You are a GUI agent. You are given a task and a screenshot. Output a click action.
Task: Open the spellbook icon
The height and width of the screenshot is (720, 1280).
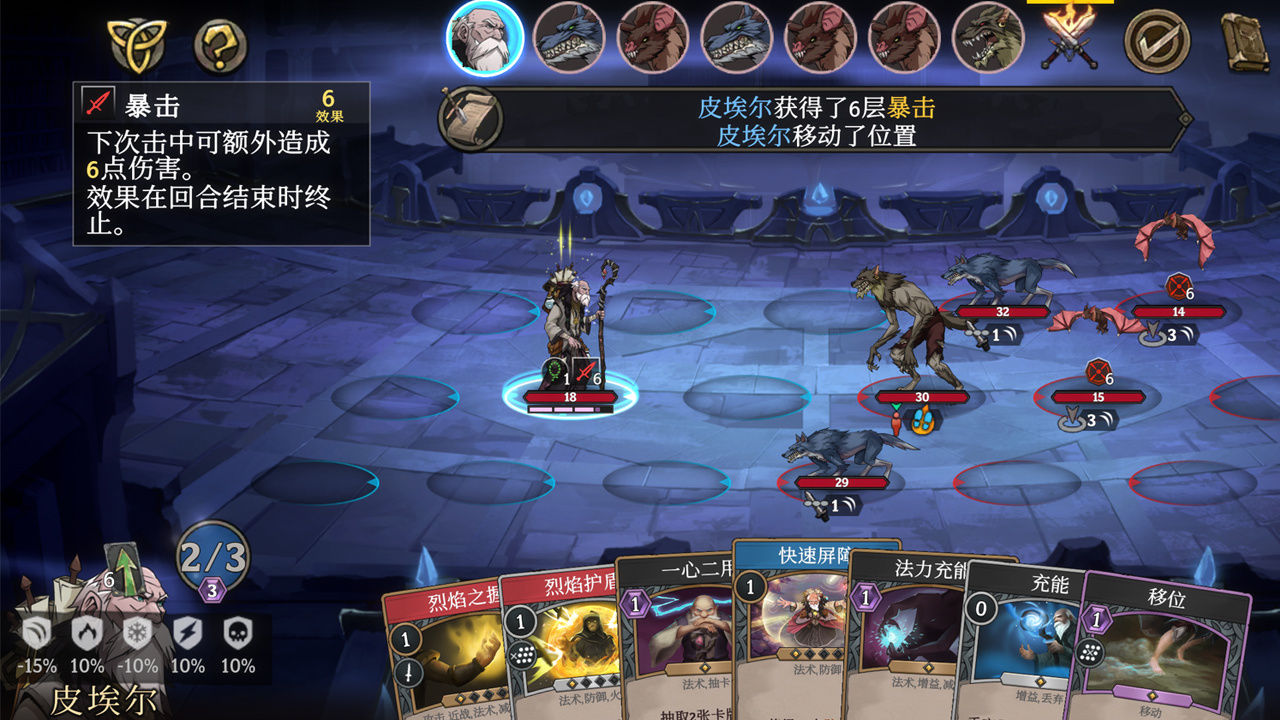click(x=1243, y=41)
